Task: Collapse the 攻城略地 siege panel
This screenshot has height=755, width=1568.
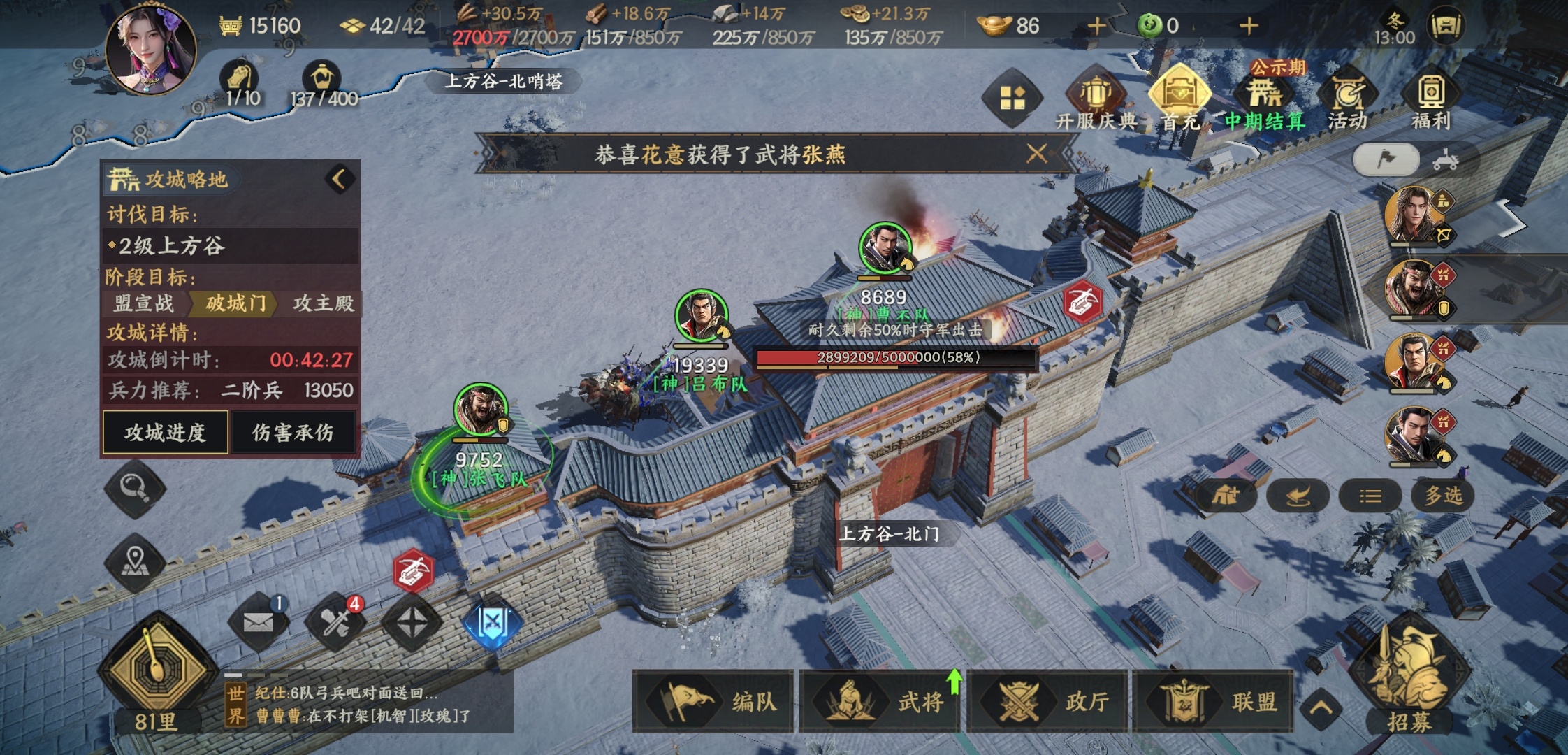Action: pyautogui.click(x=340, y=179)
